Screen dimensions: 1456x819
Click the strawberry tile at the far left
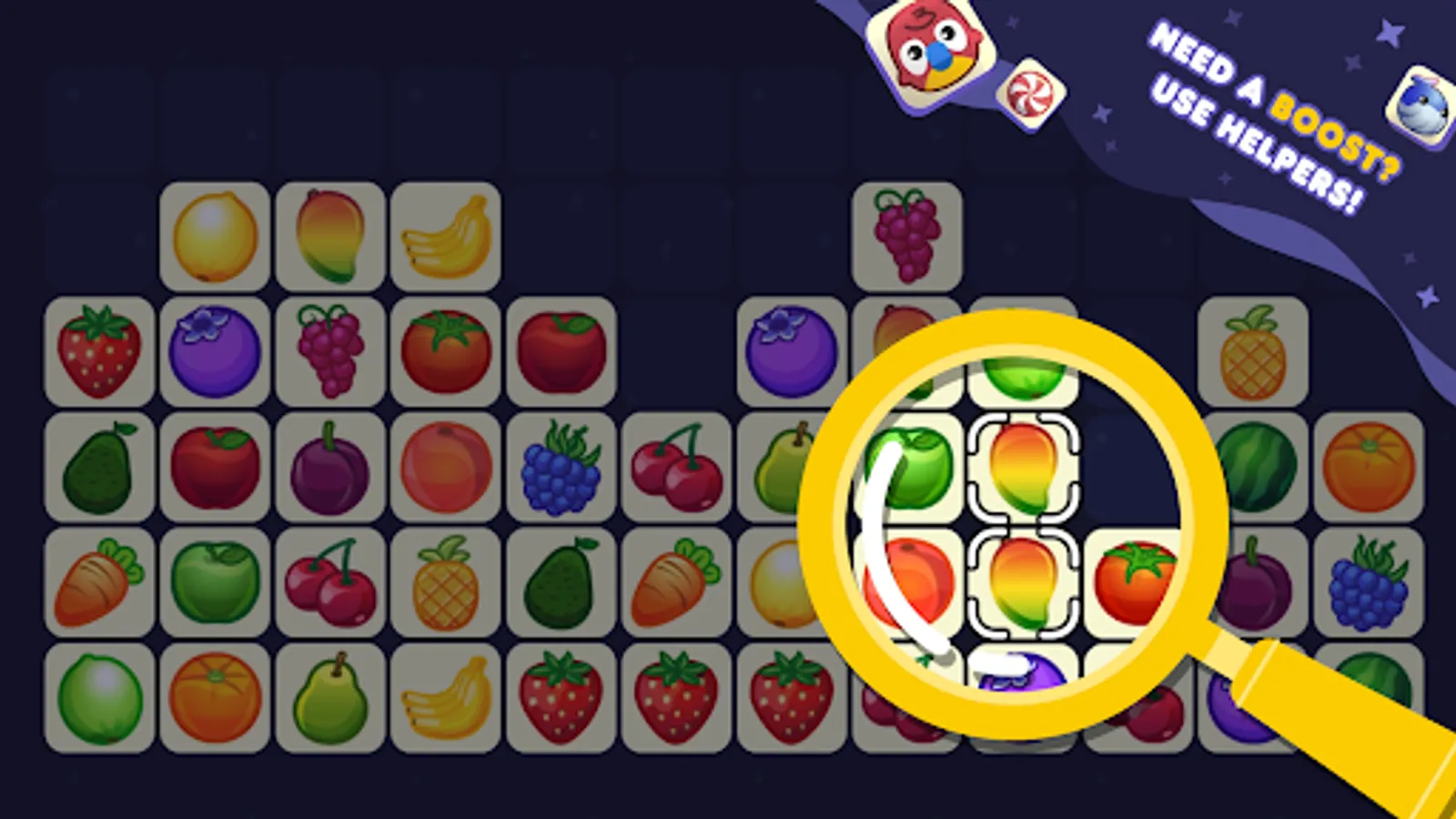101,353
